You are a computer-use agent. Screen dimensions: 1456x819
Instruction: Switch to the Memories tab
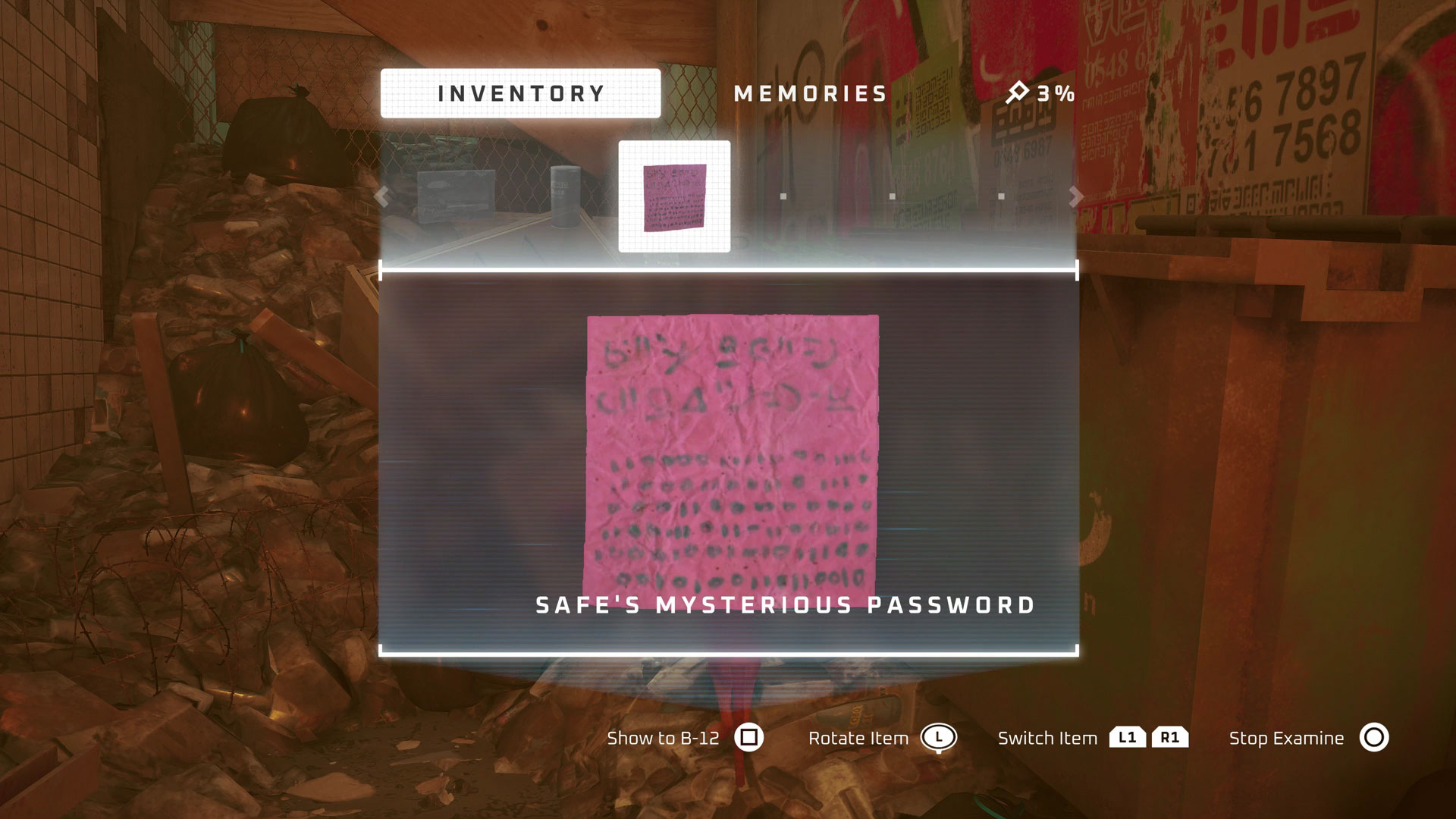[810, 93]
